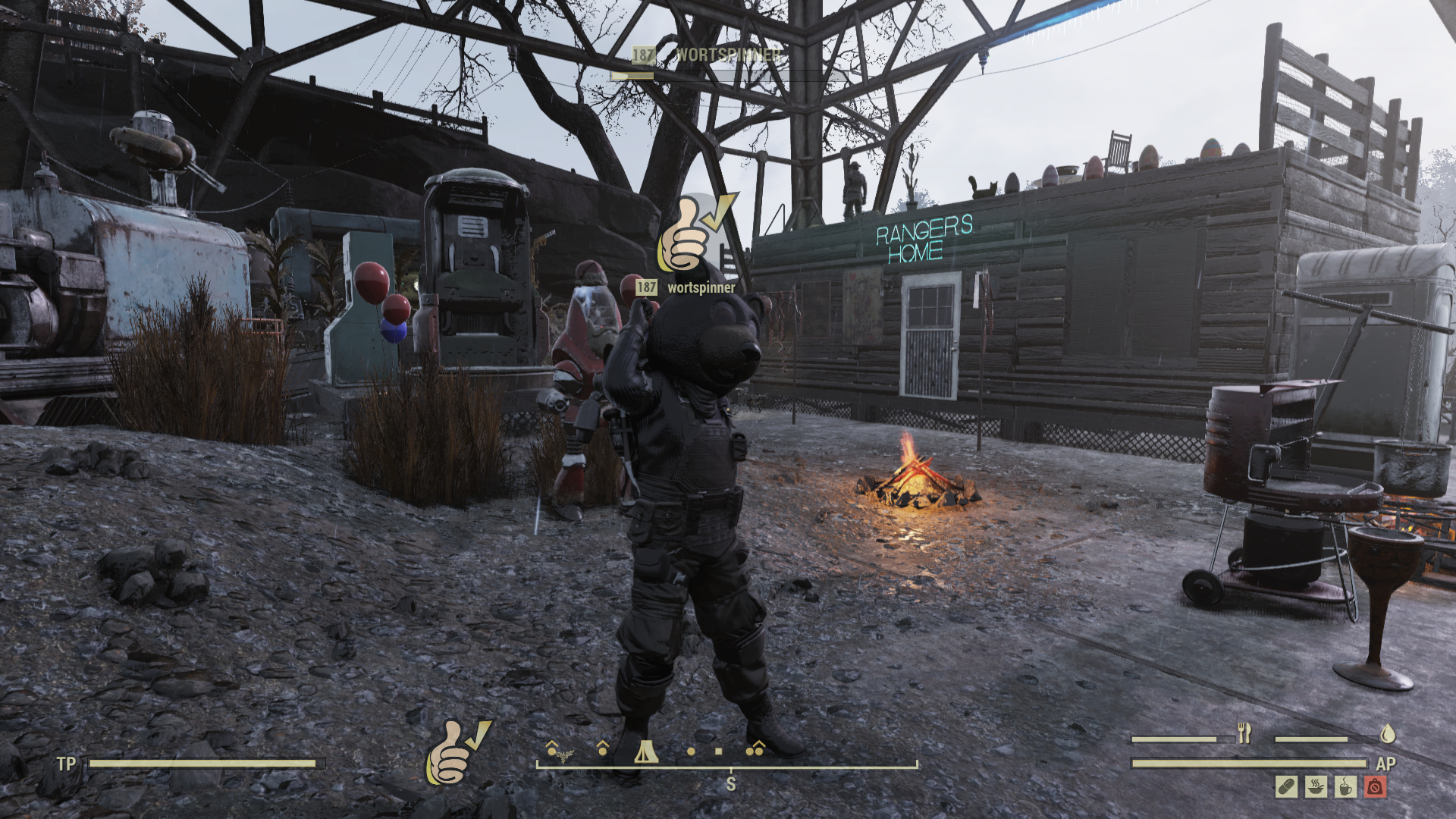Screen dimensions: 1456x819
Task: Select the wortspinner level 187 nameplate
Action: click(x=686, y=287)
